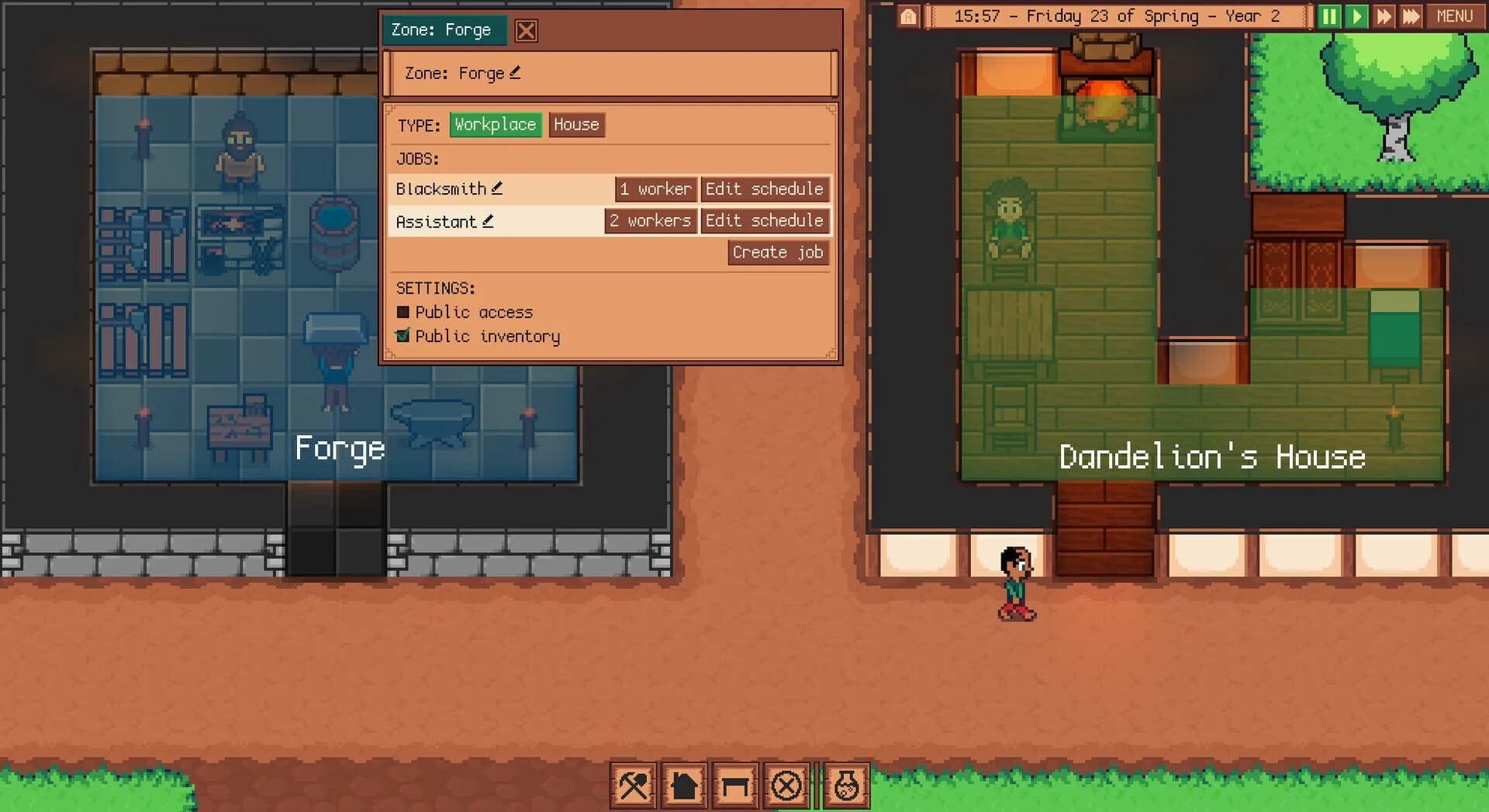
Task: Pause the game
Action: click(1328, 16)
